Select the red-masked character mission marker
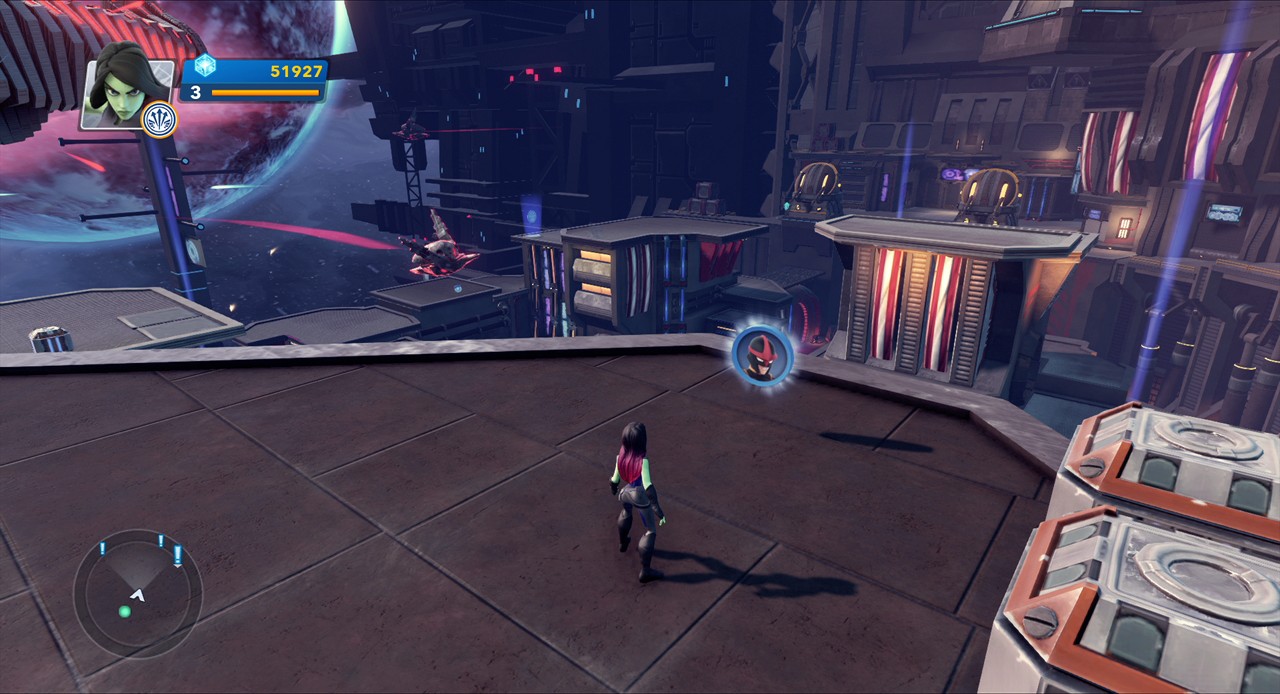This screenshot has width=1280, height=694. (762, 354)
